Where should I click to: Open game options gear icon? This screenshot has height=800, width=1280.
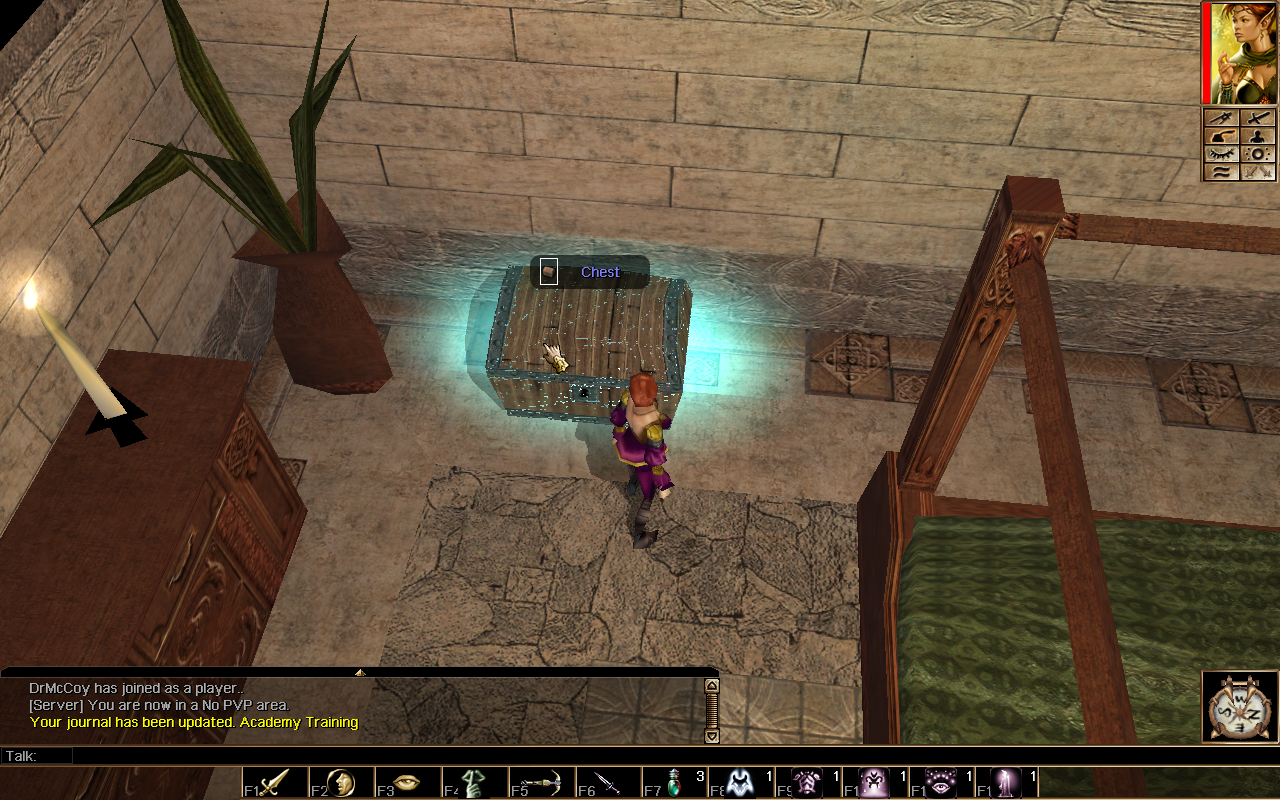pos(1258,154)
